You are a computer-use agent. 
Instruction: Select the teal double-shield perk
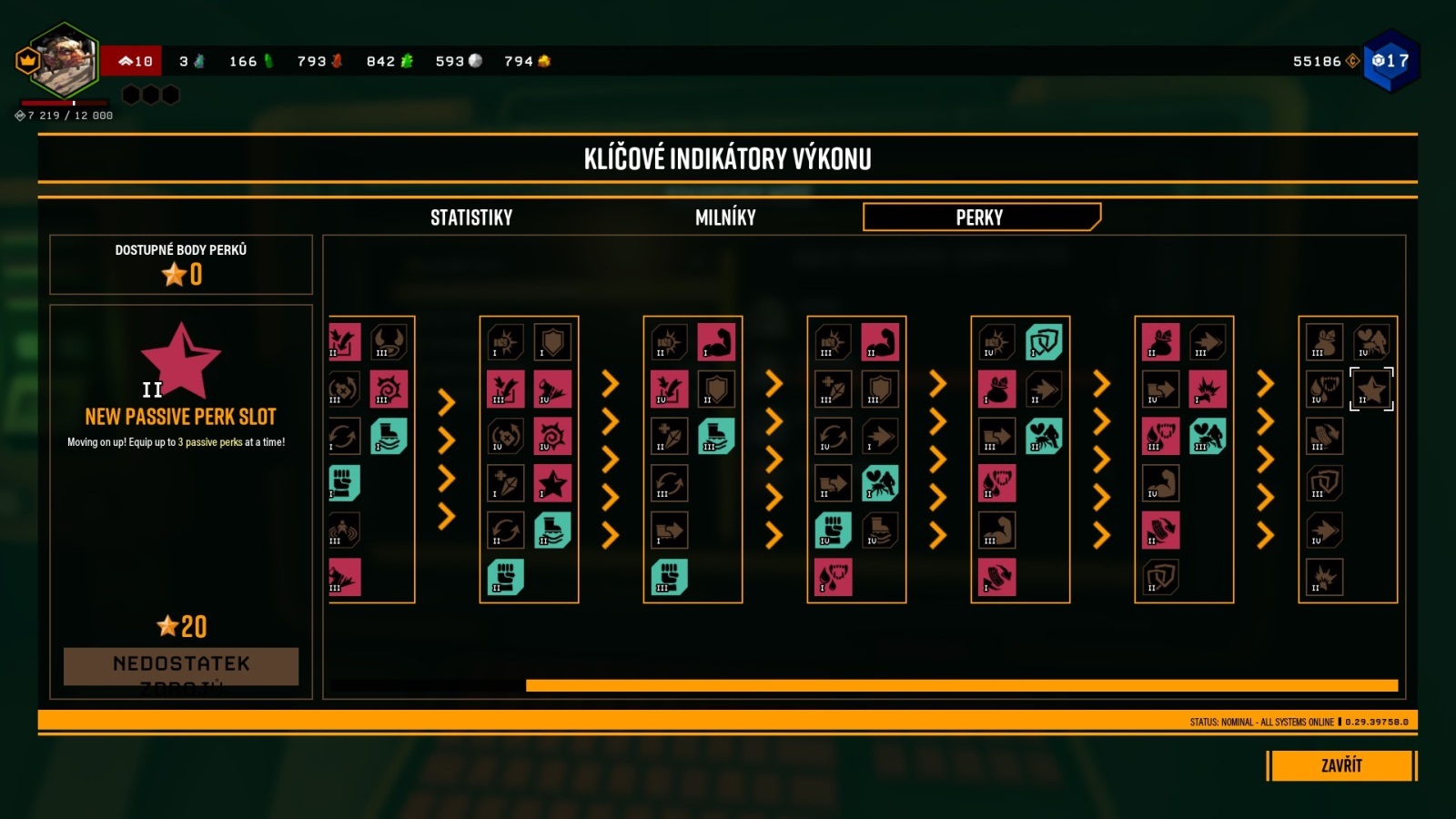(1044, 342)
